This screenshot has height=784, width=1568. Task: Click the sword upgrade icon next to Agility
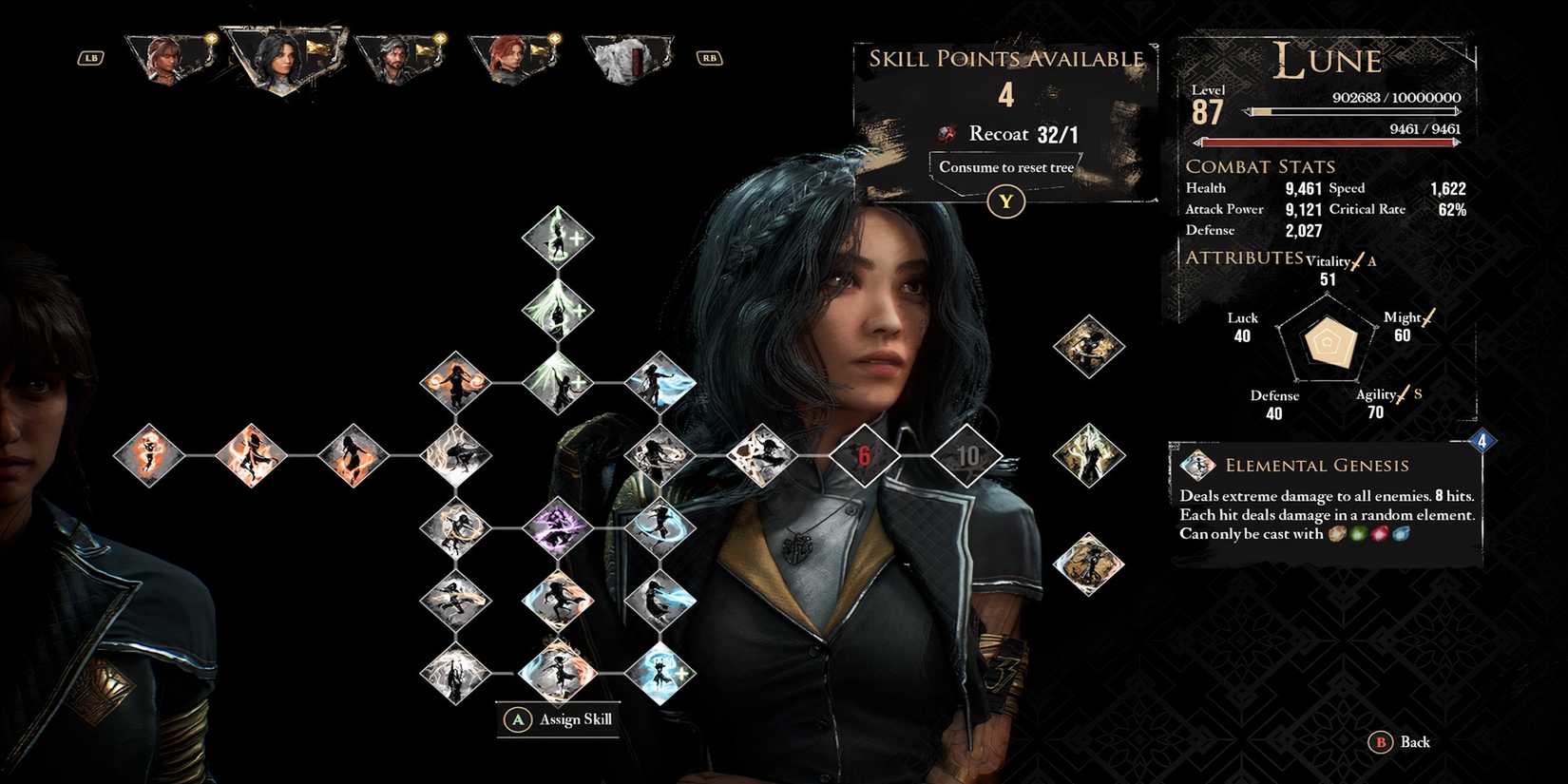[1405, 392]
